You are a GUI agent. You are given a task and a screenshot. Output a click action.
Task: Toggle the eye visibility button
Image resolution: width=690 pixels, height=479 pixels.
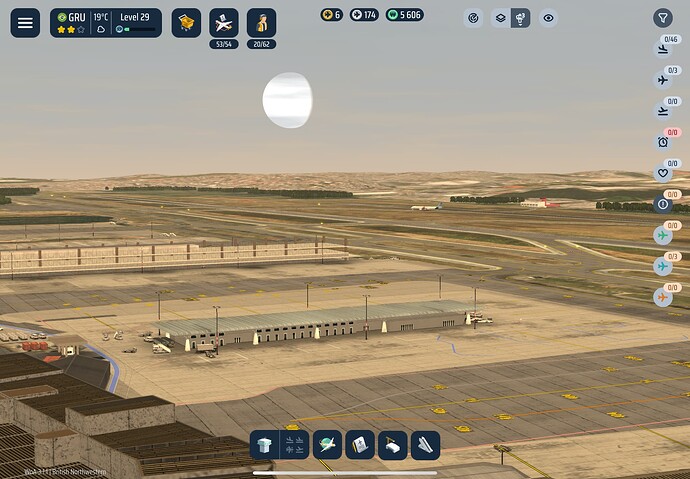(x=547, y=18)
